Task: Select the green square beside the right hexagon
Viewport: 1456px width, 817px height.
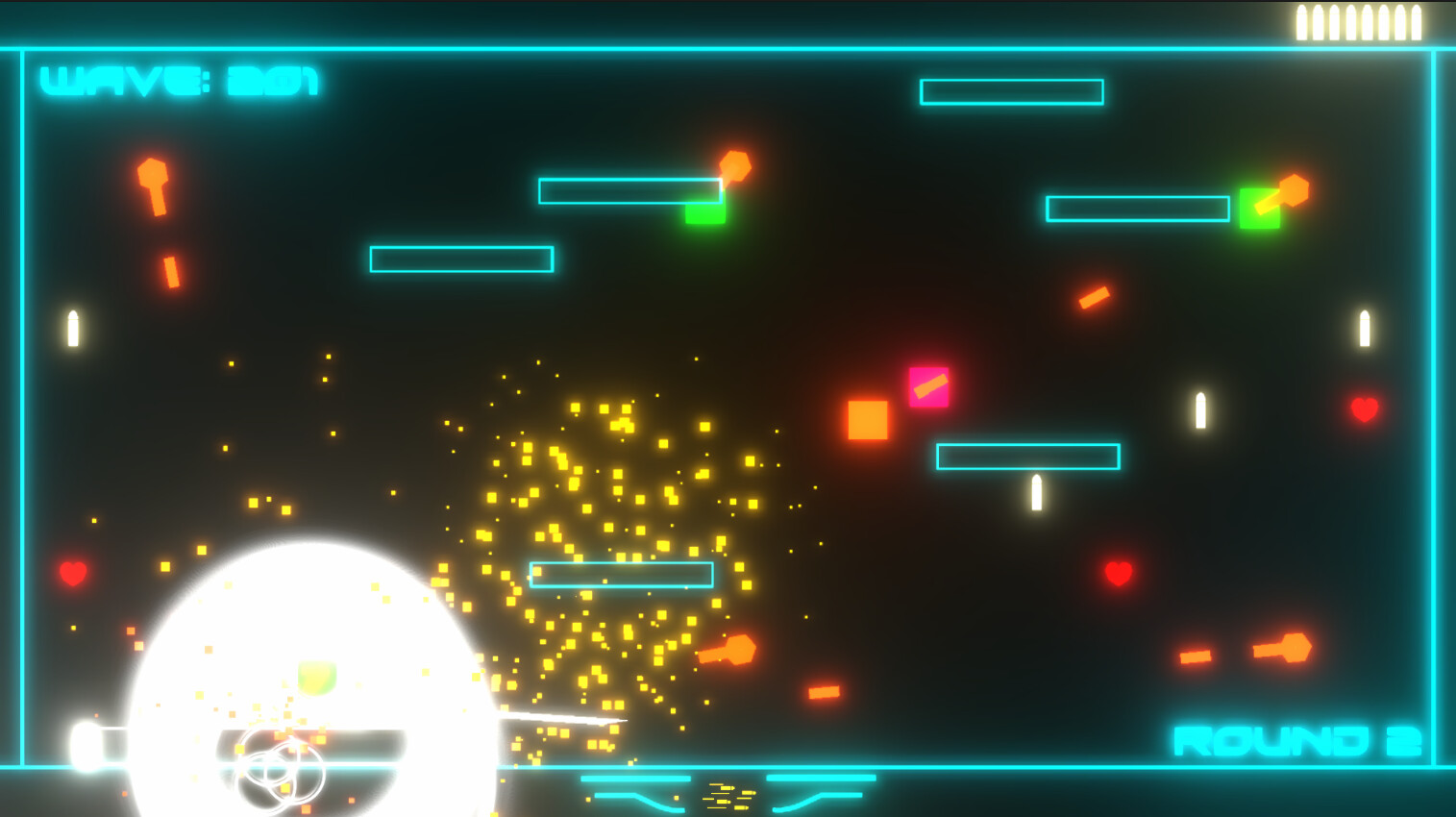Action: coord(1260,207)
